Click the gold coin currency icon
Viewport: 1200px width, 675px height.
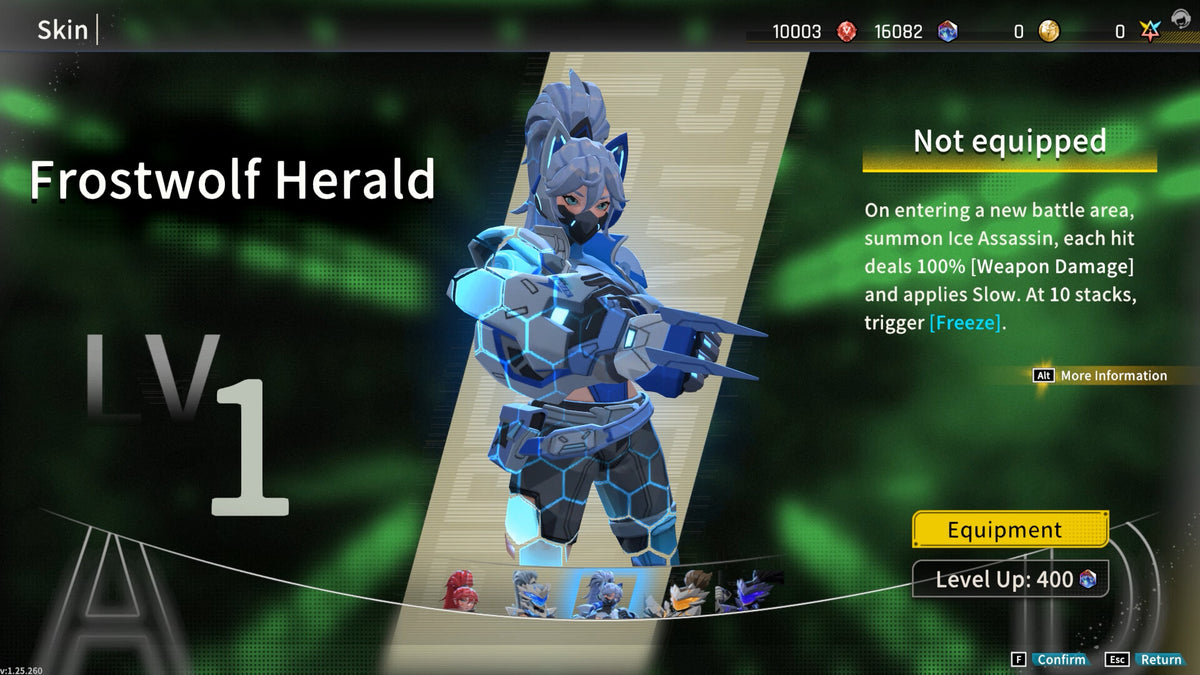1048,32
